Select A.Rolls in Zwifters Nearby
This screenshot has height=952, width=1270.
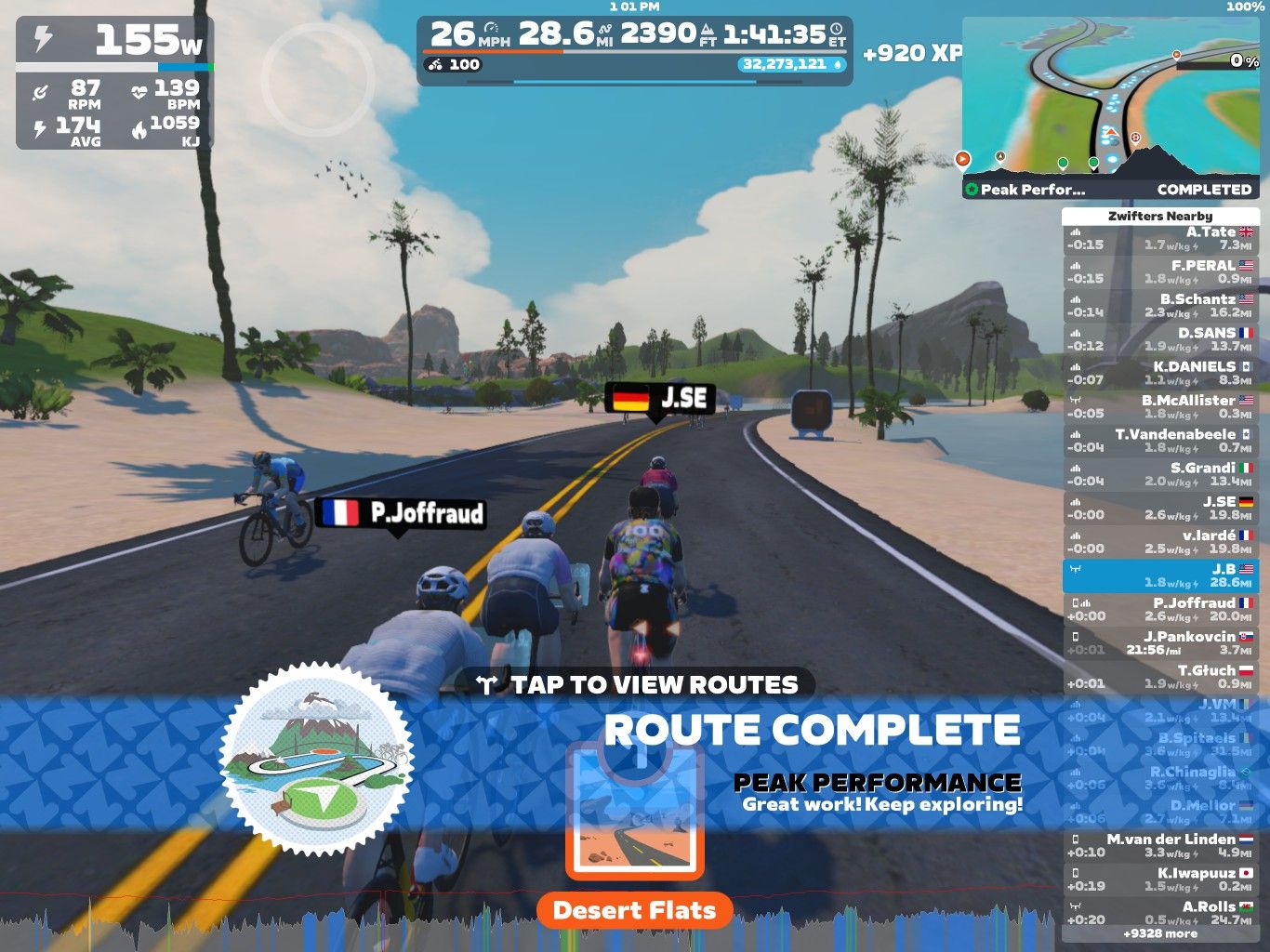[1160, 913]
